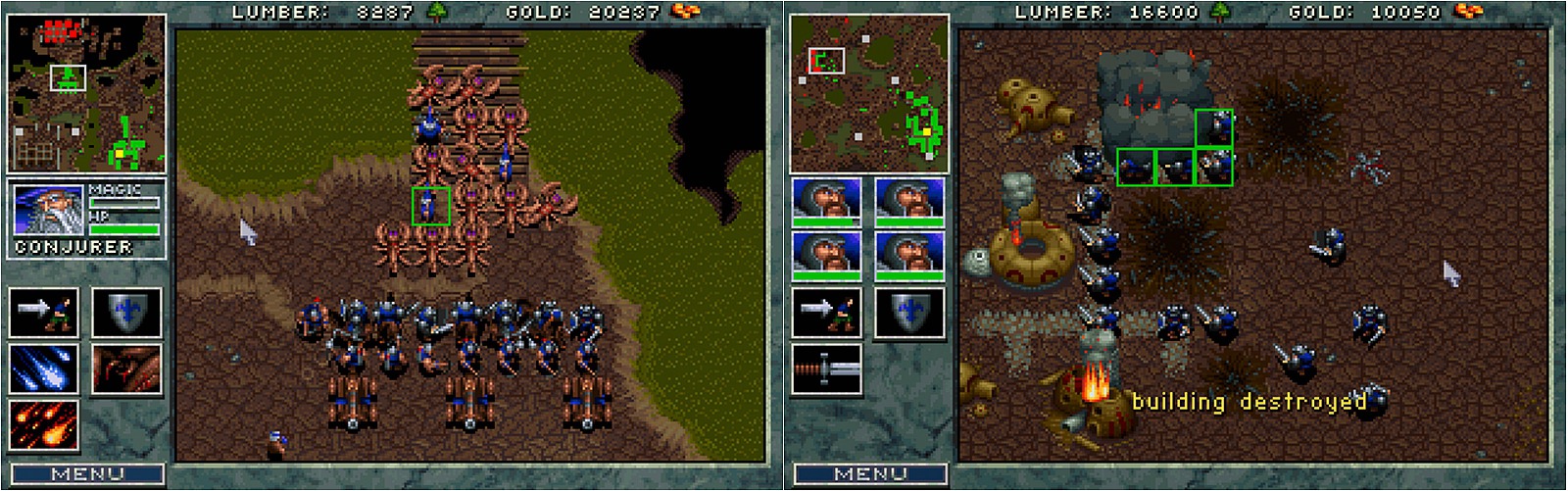Open the MENU under the sword attack icon
The width and height of the screenshot is (1568, 491).
[x=870, y=474]
